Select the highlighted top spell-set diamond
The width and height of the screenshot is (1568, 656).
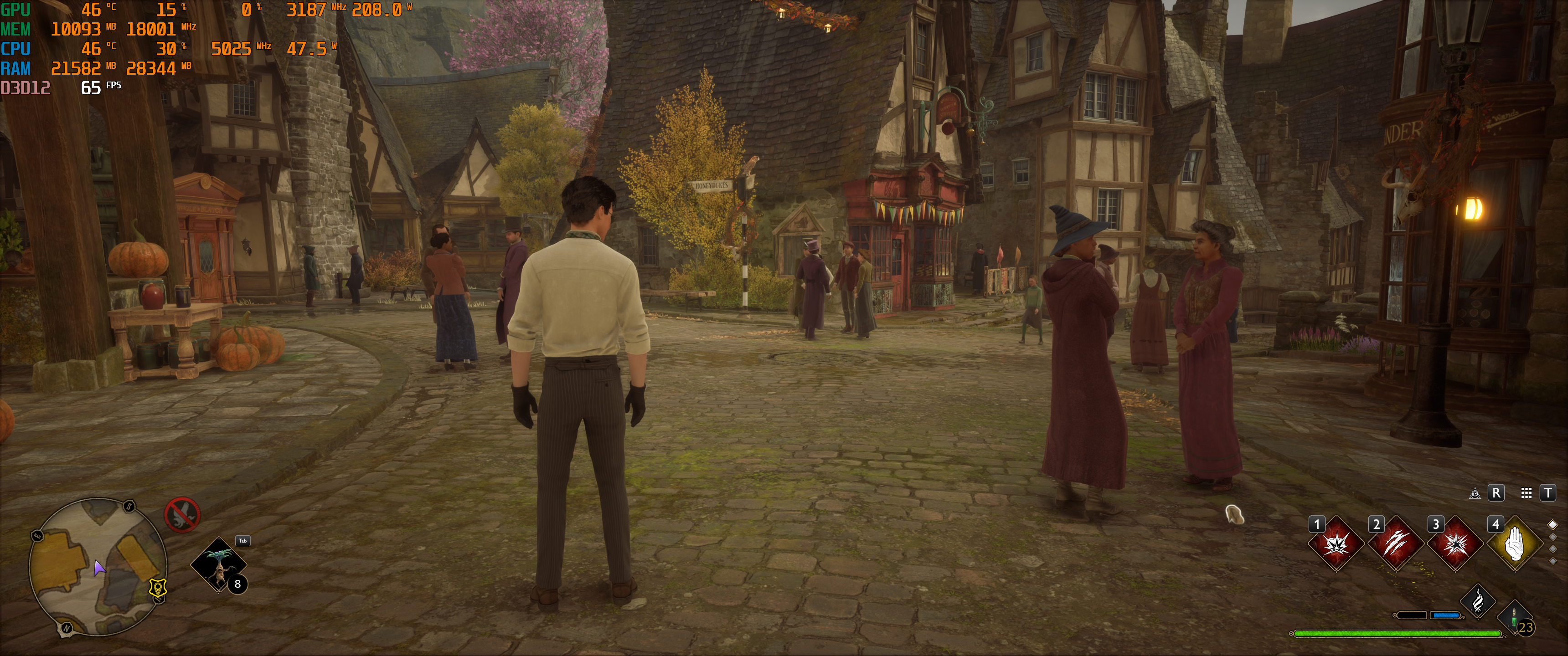1553,524
